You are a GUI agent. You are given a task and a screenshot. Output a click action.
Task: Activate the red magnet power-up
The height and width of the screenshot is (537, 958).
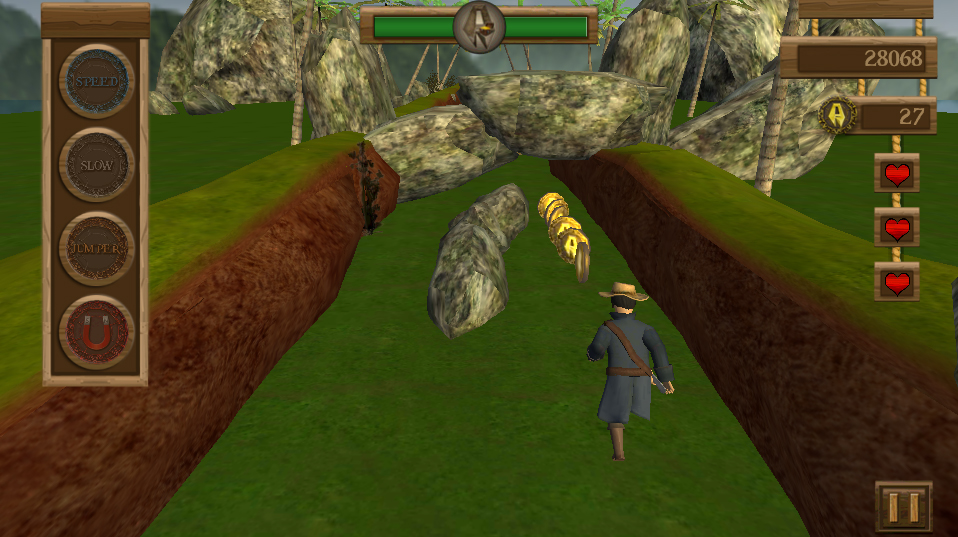click(x=96, y=333)
